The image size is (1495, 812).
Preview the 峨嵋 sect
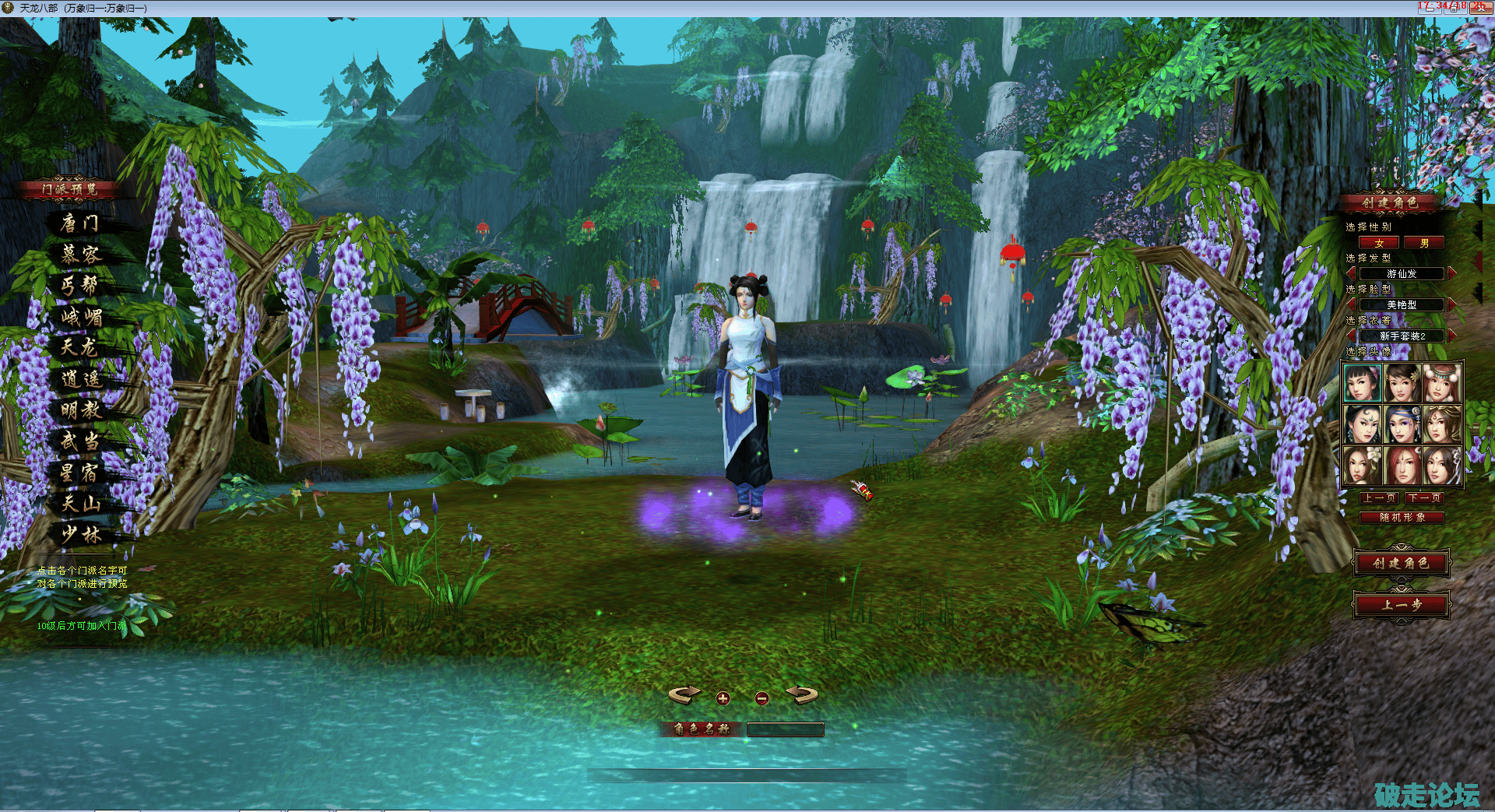pyautogui.click(x=82, y=317)
